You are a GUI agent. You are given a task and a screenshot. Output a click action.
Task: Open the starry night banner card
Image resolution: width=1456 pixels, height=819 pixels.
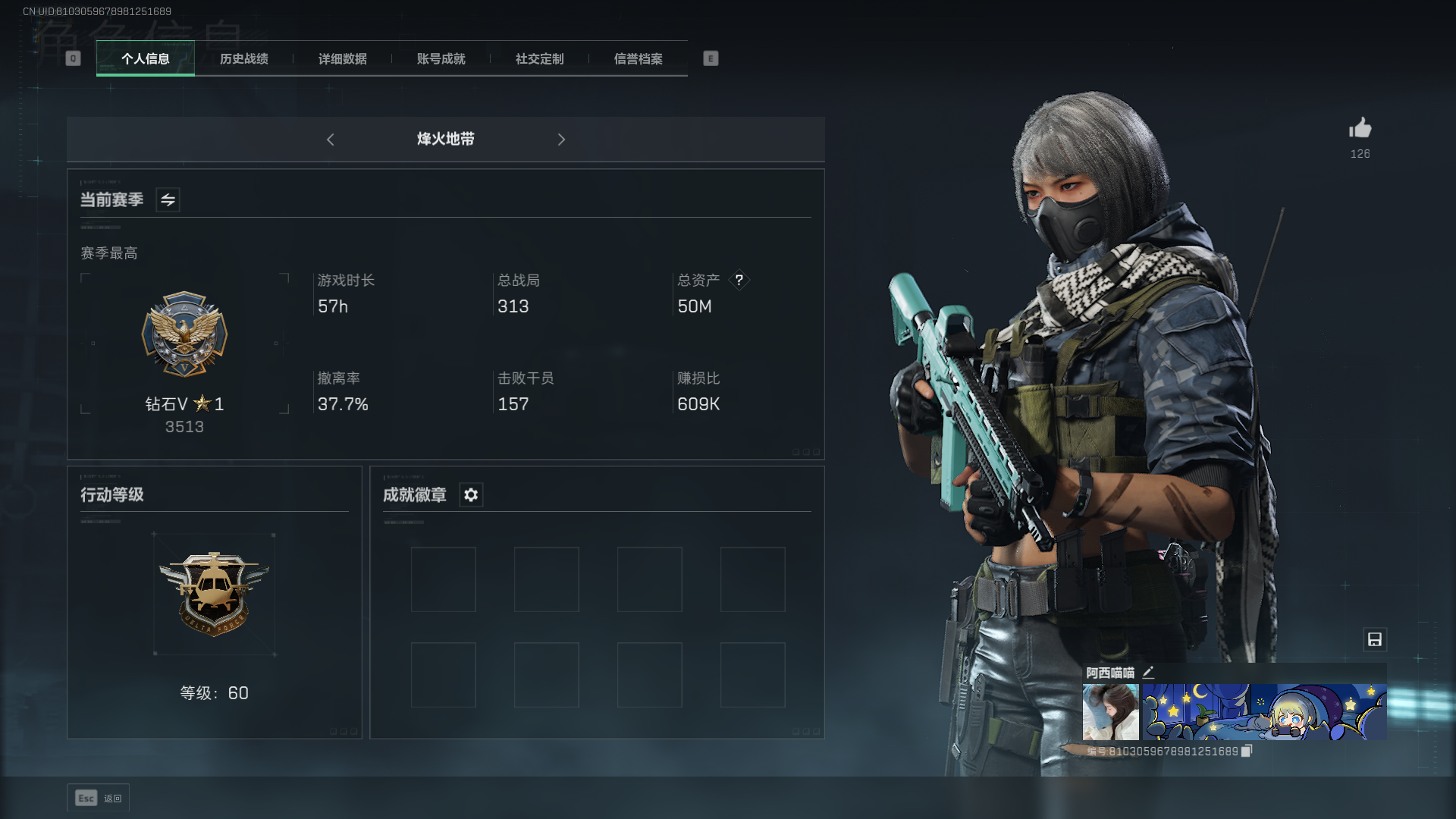click(1264, 711)
